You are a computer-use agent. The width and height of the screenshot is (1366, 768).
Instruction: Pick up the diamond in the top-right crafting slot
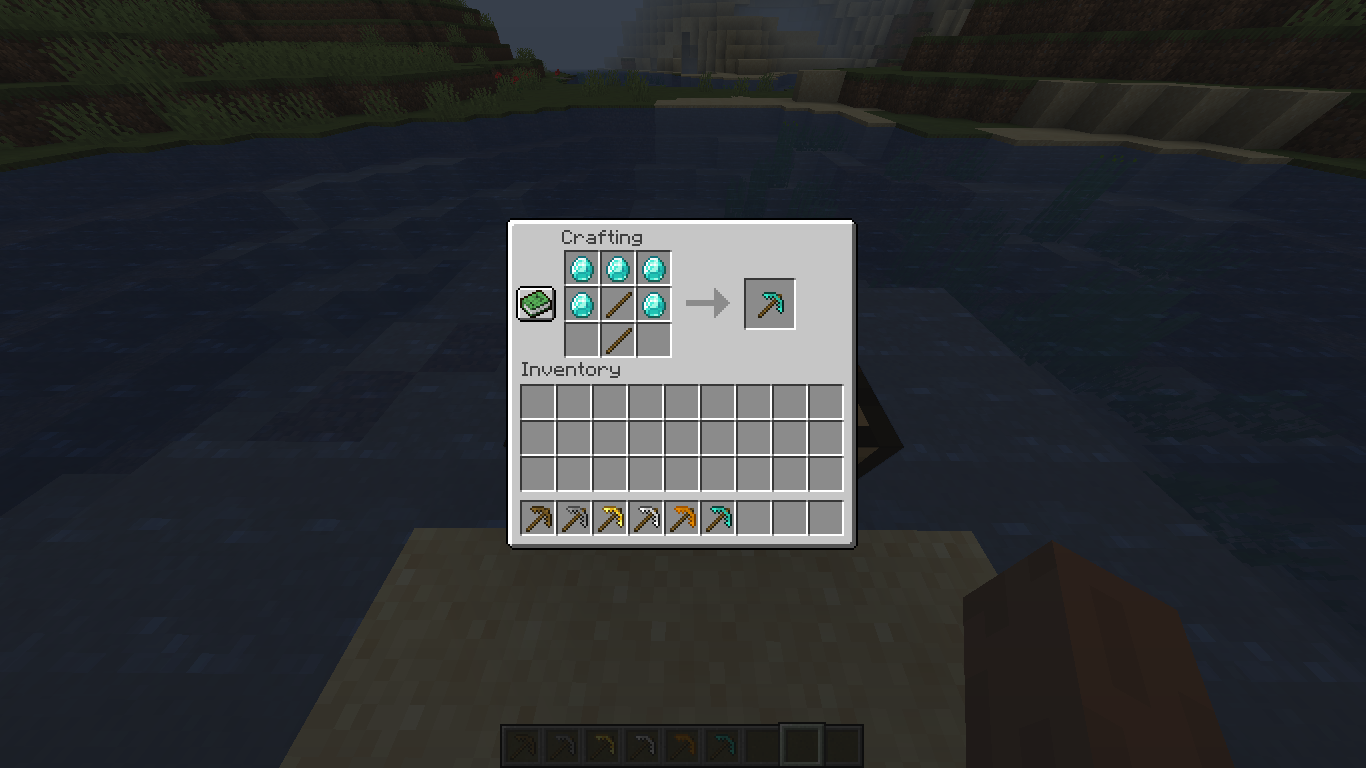coord(653,267)
